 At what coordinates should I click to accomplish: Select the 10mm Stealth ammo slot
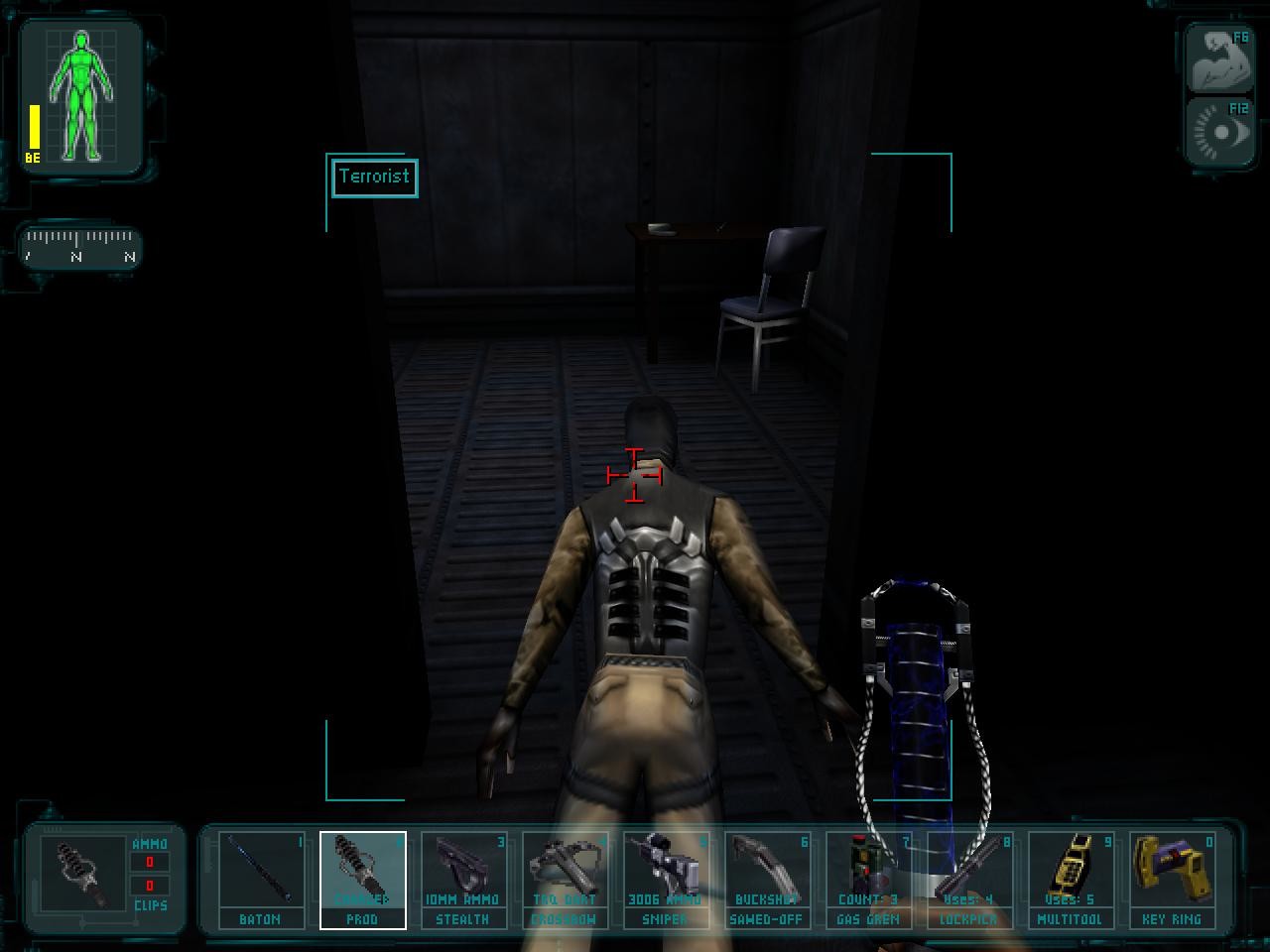pos(463,878)
